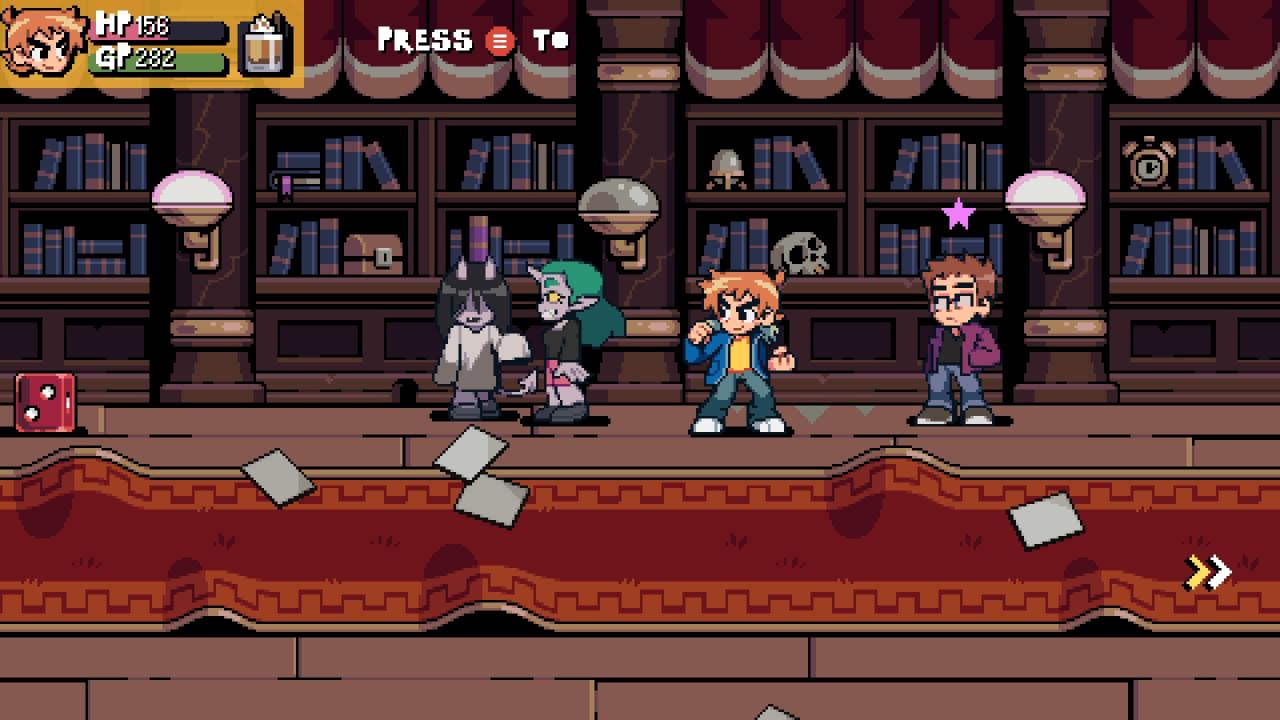Select the held snack item slot
The height and width of the screenshot is (720, 1280).
tap(266, 44)
